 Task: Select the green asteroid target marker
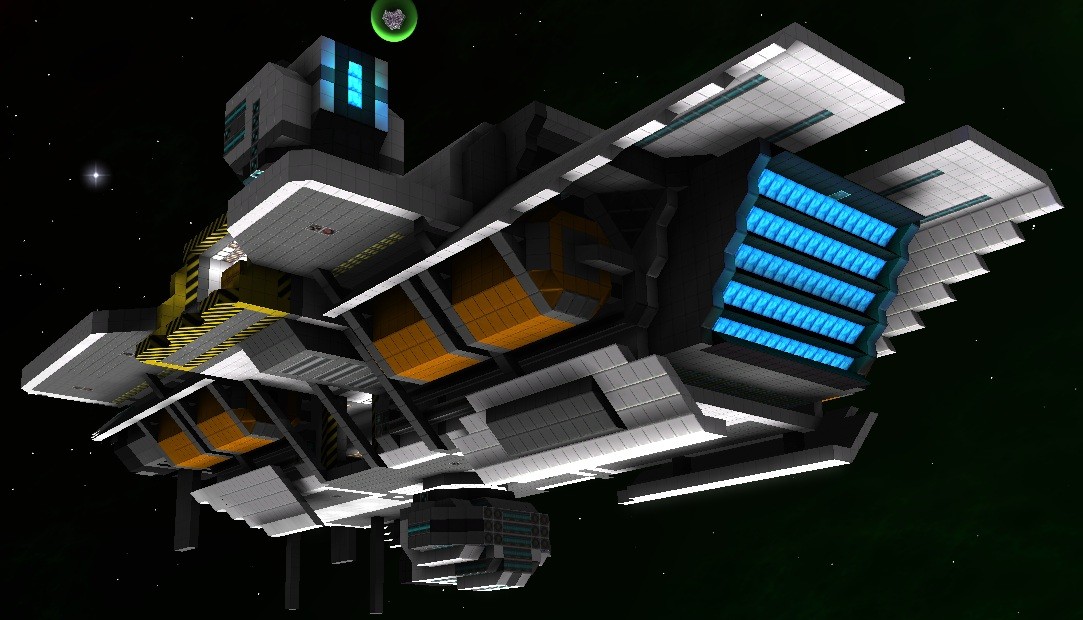coord(394,19)
